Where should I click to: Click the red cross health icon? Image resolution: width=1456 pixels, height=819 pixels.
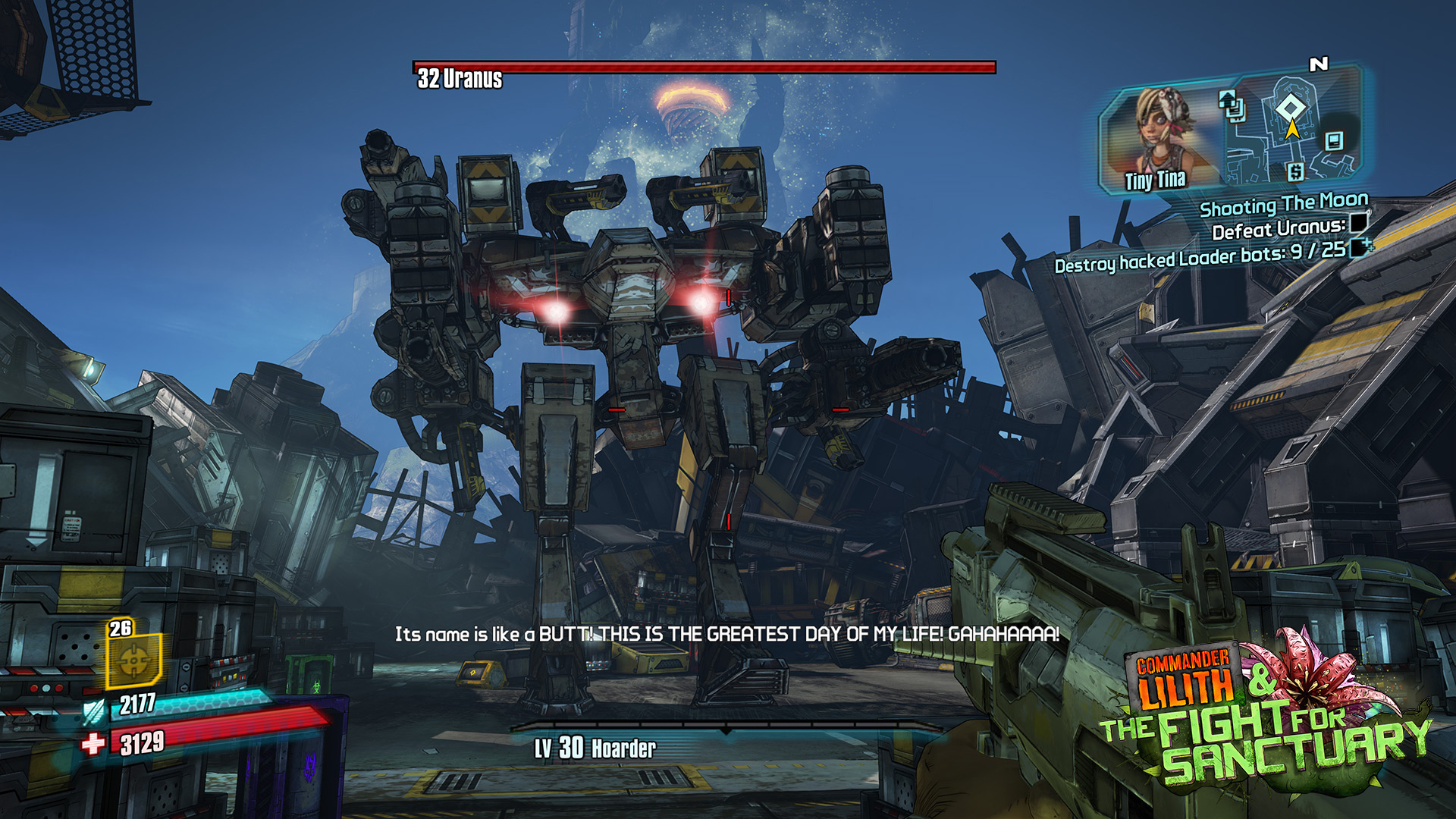pyautogui.click(x=93, y=744)
